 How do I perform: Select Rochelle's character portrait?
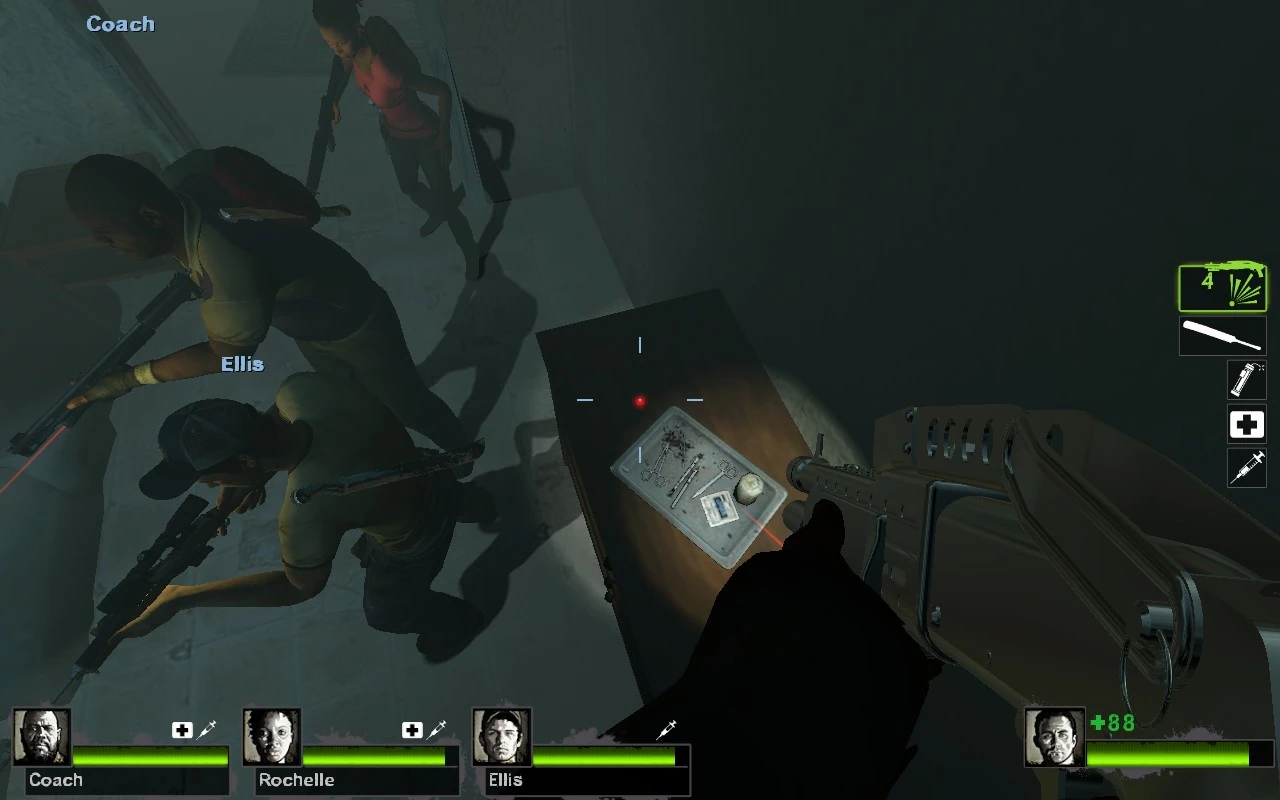click(271, 737)
